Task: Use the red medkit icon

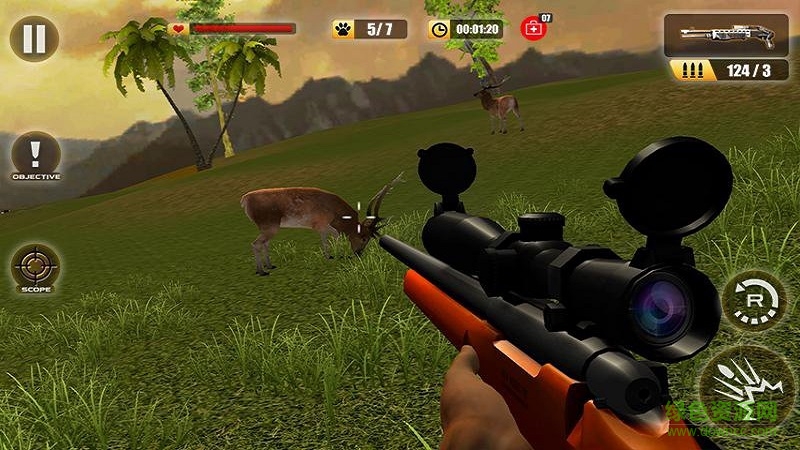Action: pos(534,29)
